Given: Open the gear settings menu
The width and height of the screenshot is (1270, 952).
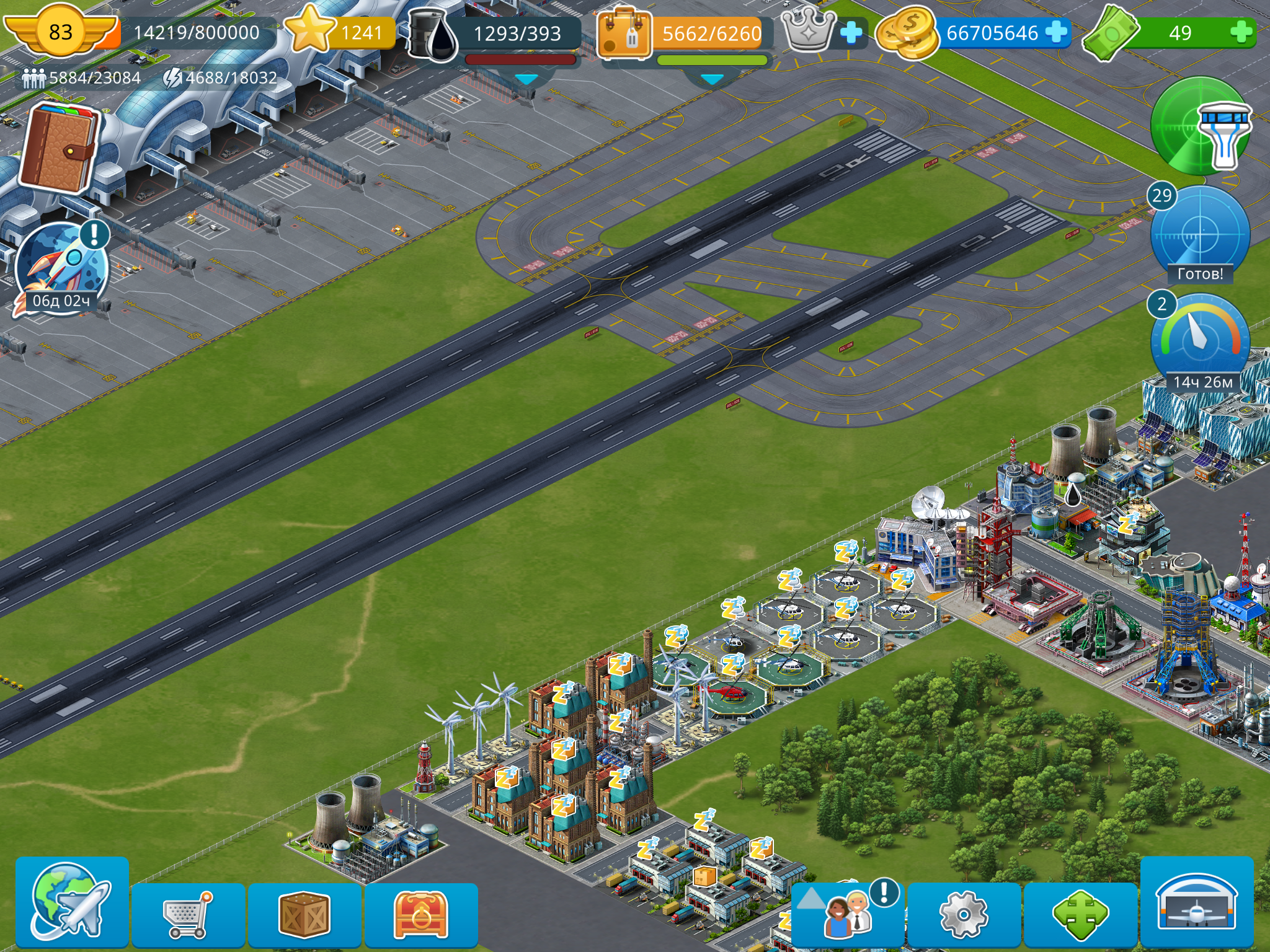Looking at the screenshot, I should coord(963,914).
